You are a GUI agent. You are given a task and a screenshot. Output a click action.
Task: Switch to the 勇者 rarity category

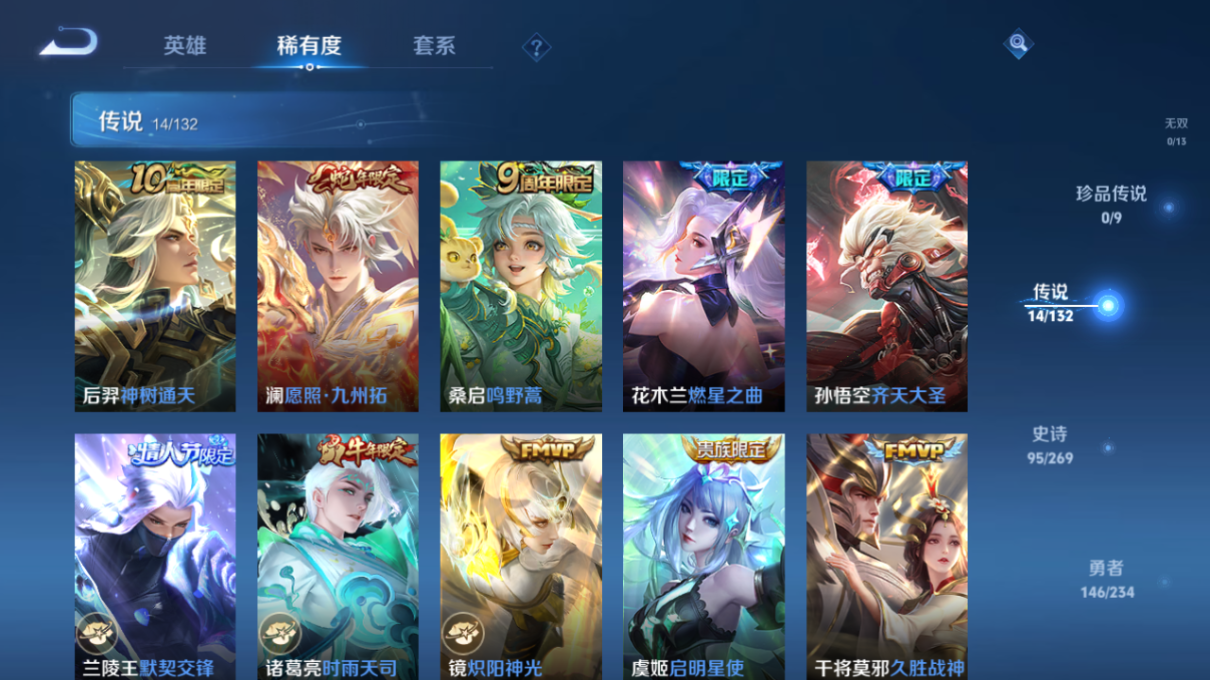coord(1107,578)
